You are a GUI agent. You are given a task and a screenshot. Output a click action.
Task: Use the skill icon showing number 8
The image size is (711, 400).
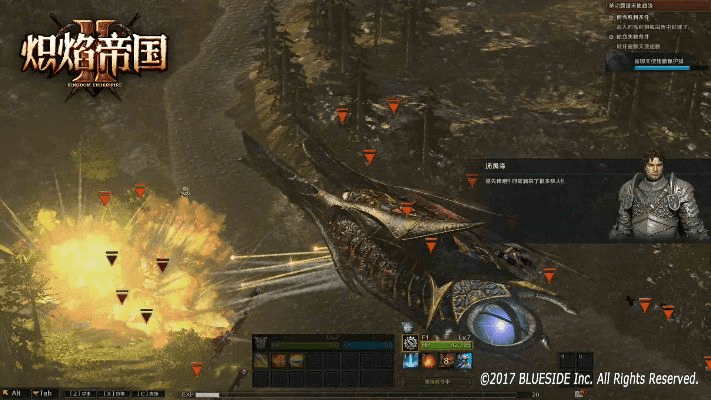[446, 361]
